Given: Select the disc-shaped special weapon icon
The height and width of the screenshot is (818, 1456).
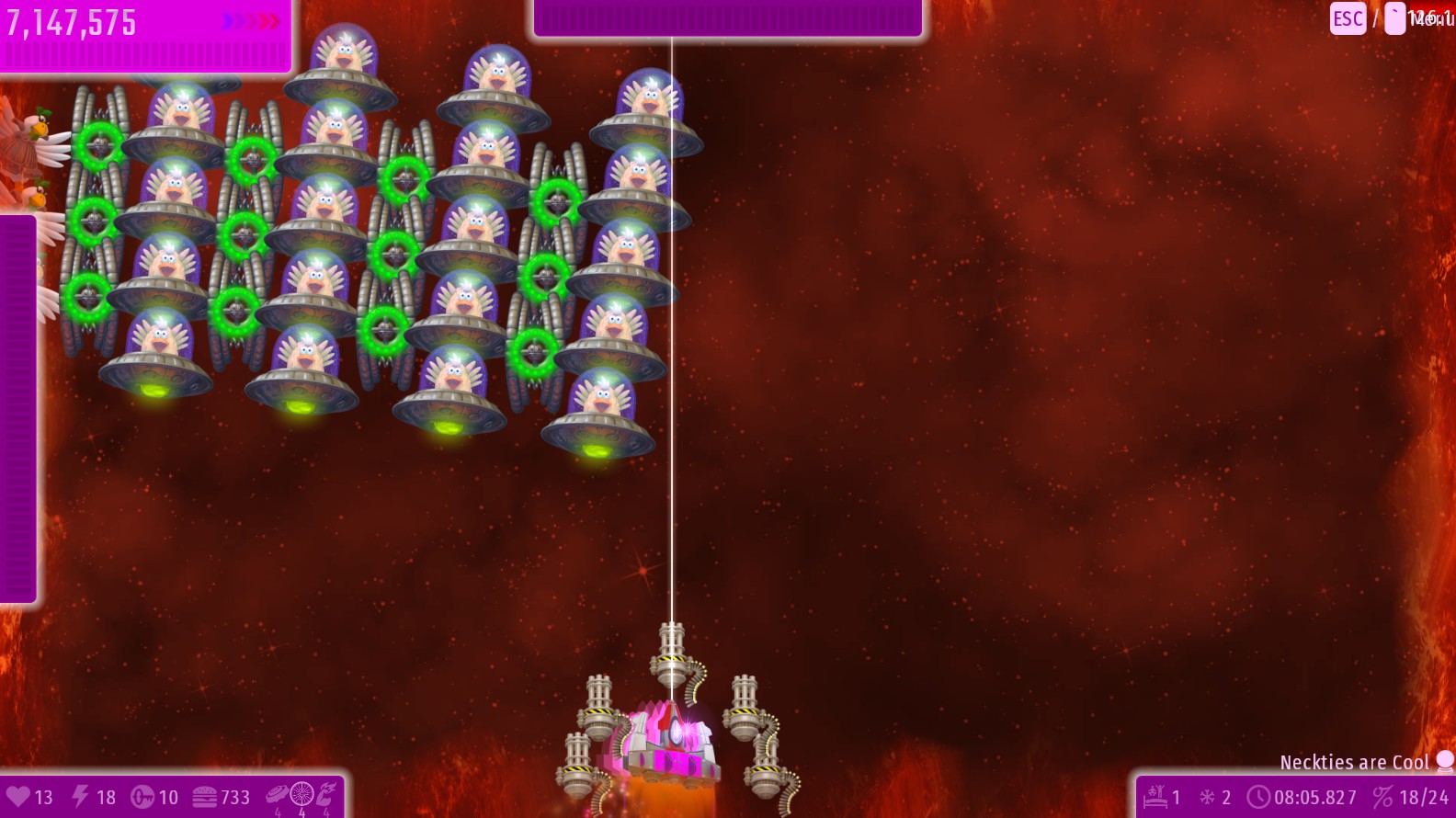Looking at the screenshot, I should pyautogui.click(x=277, y=794).
